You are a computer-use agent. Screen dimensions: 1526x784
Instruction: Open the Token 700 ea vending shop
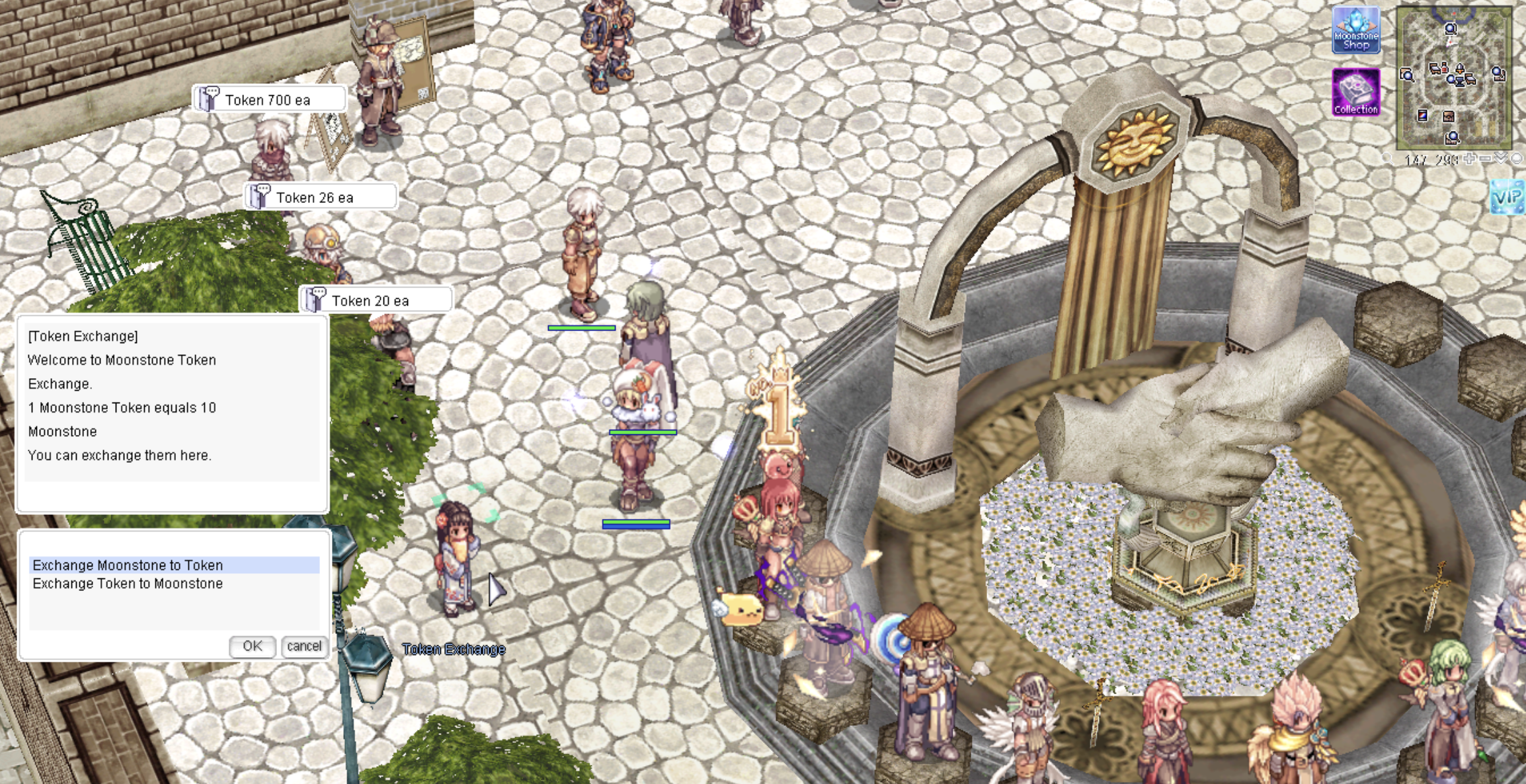tap(268, 100)
